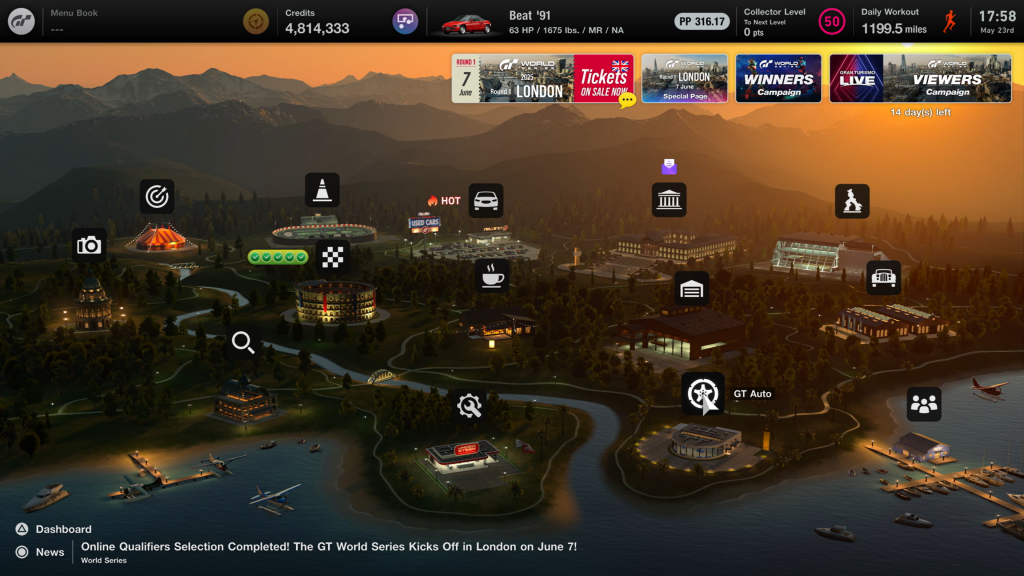The image size is (1024, 576).
Task: Open the Tuning Shop wrench gear icon
Action: click(468, 406)
